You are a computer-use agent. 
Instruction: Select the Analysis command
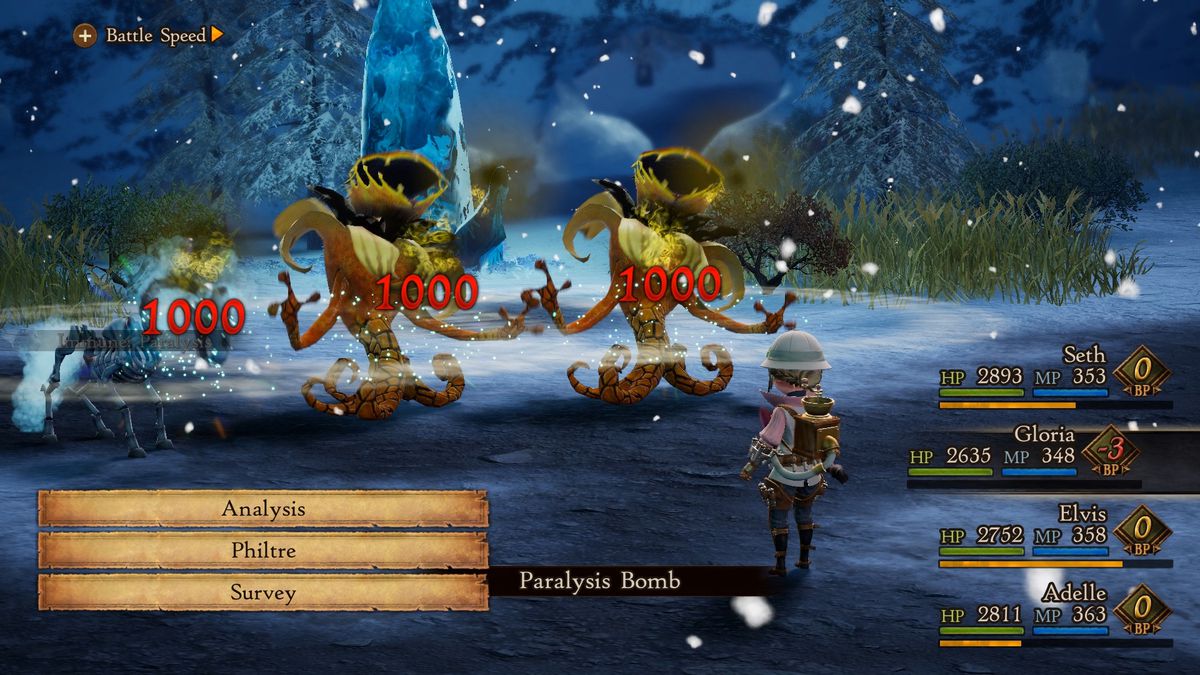click(x=263, y=508)
